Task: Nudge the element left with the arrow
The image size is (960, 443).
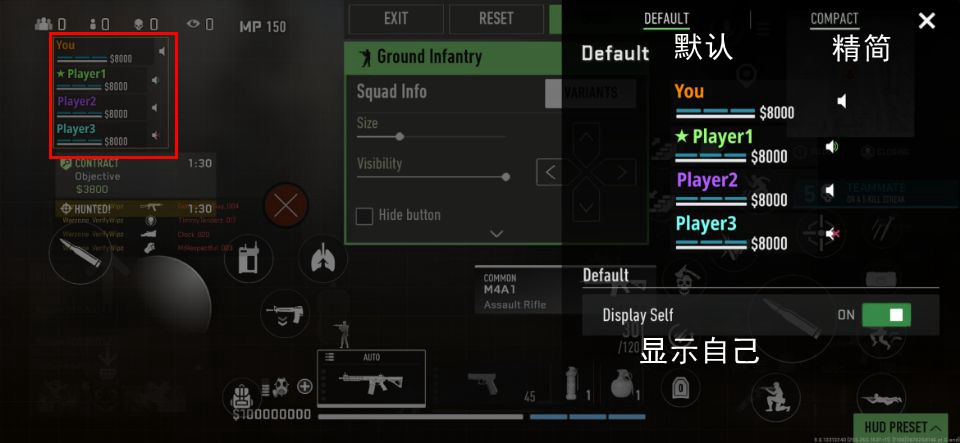Action: pos(549,172)
